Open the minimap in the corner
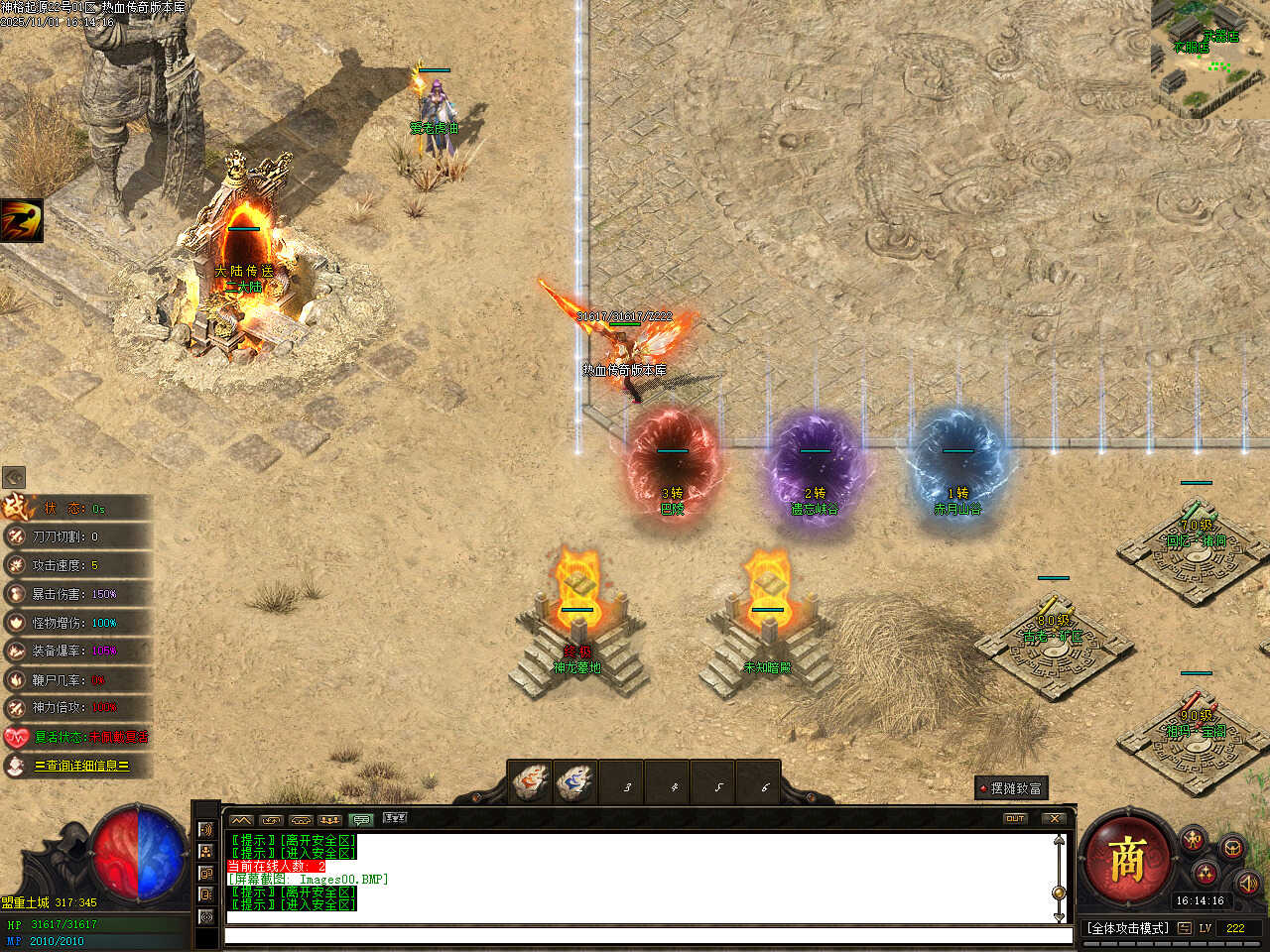The height and width of the screenshot is (952, 1270). click(x=1210, y=58)
